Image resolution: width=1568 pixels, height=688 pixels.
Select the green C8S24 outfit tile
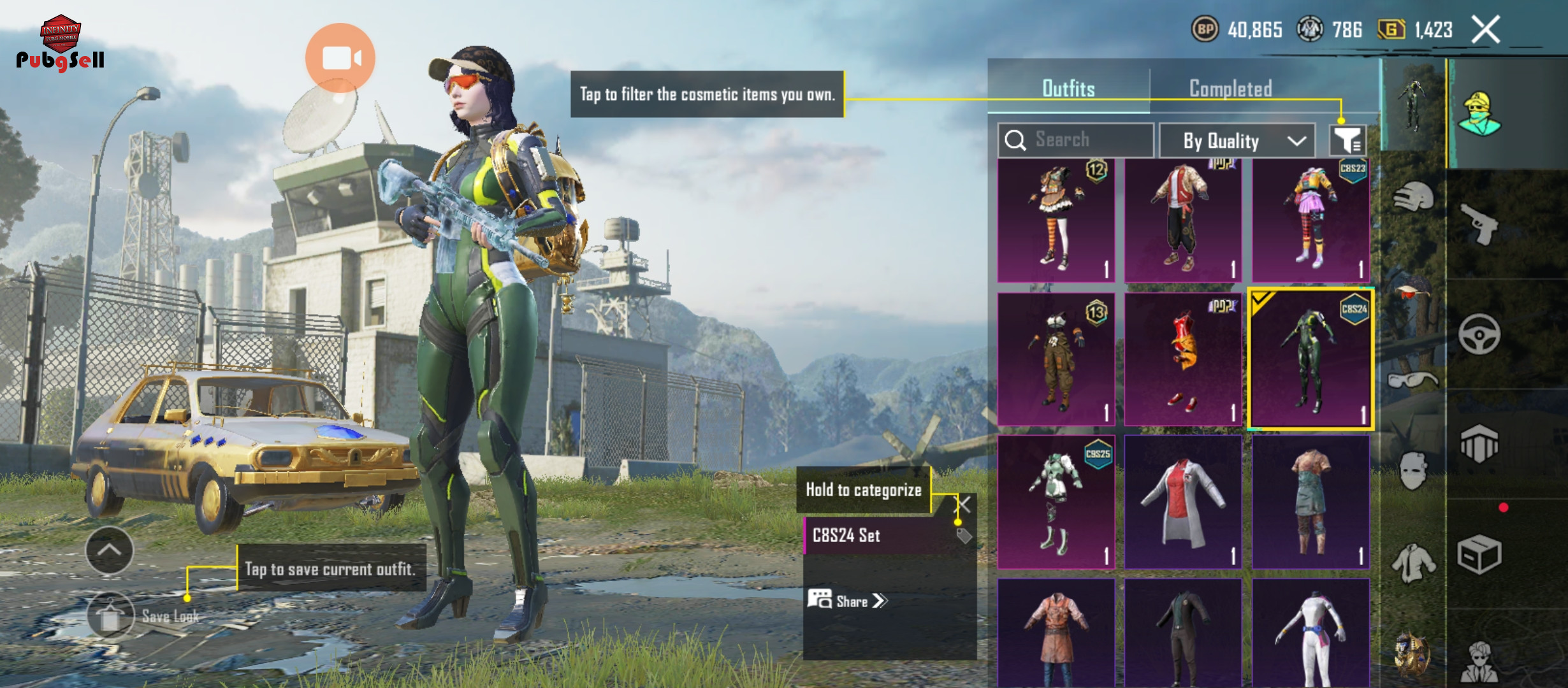[x=1310, y=359]
